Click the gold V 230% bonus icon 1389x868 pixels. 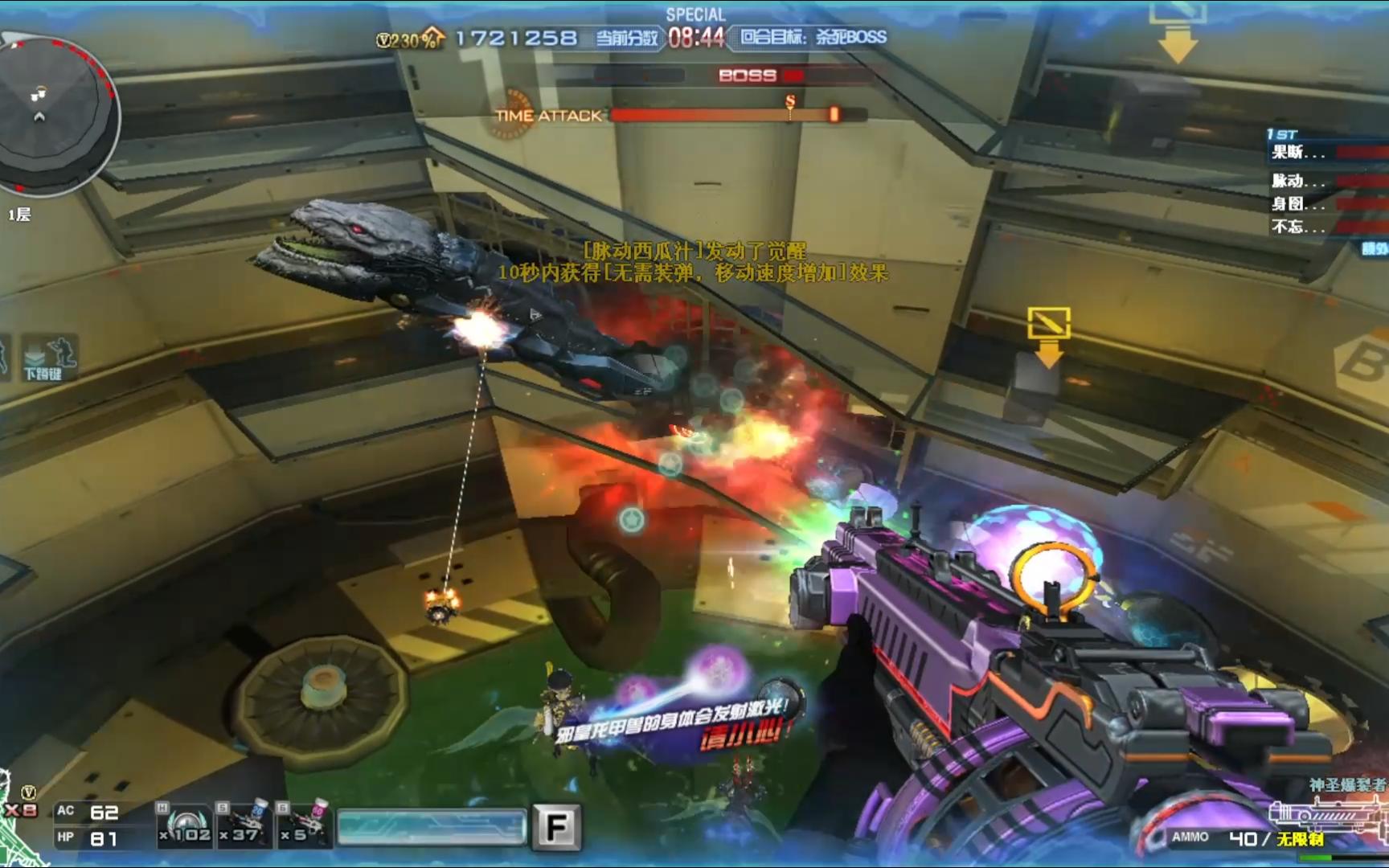tap(410, 39)
